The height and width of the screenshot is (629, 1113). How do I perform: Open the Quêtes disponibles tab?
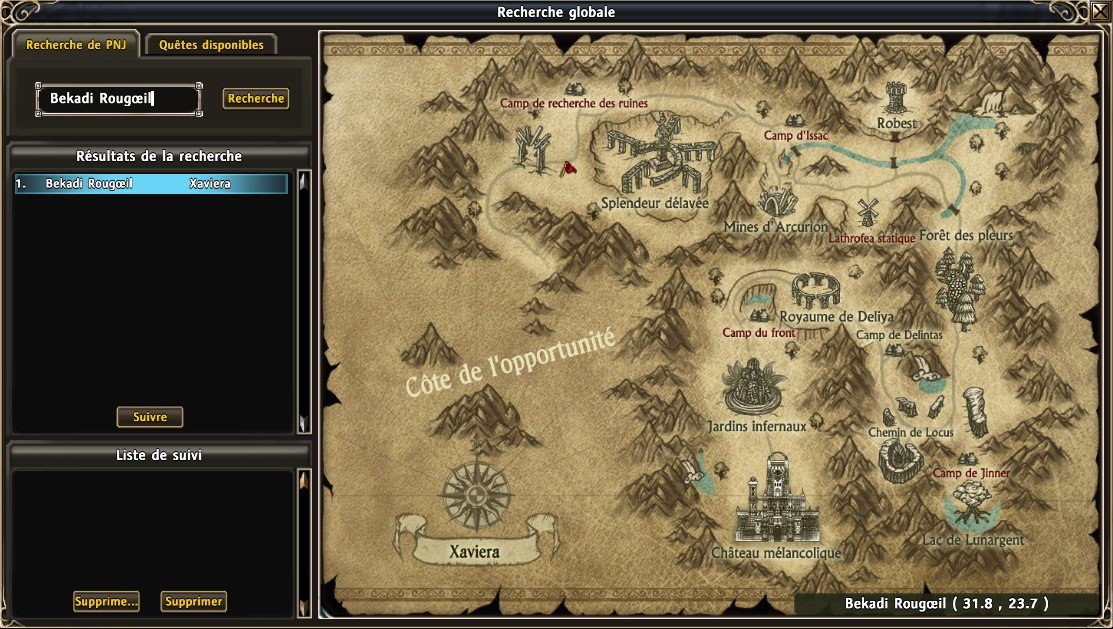point(211,45)
